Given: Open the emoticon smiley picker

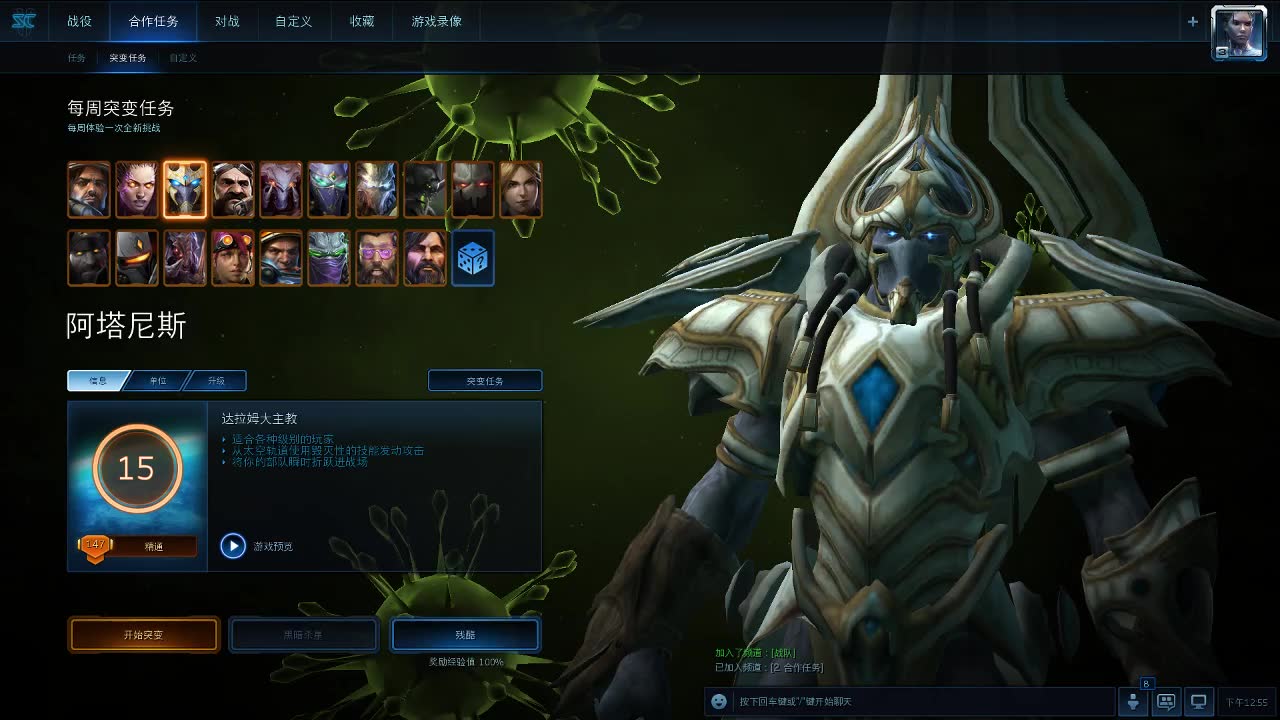Looking at the screenshot, I should pyautogui.click(x=719, y=702).
